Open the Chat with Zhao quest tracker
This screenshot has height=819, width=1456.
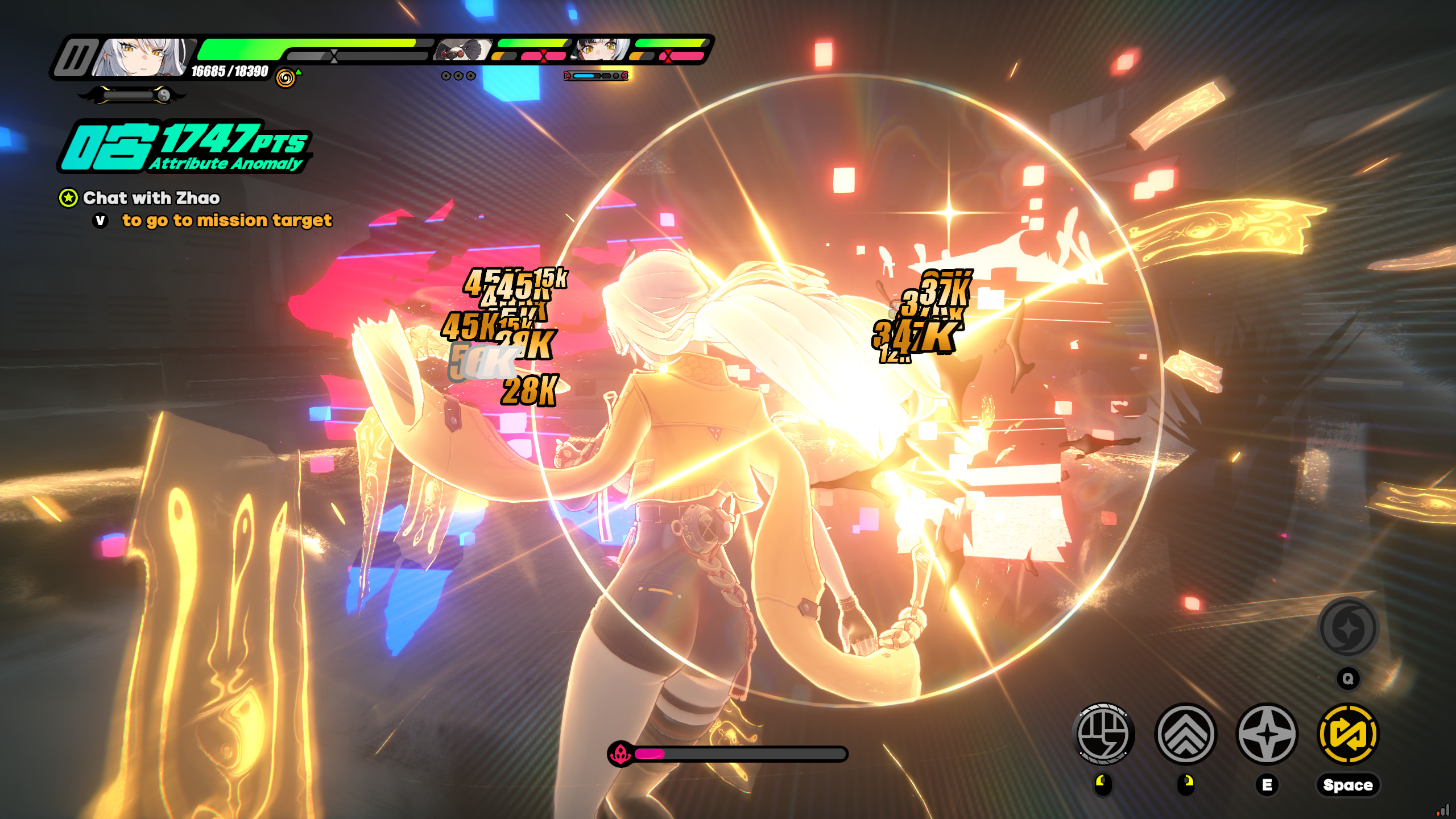click(x=151, y=198)
